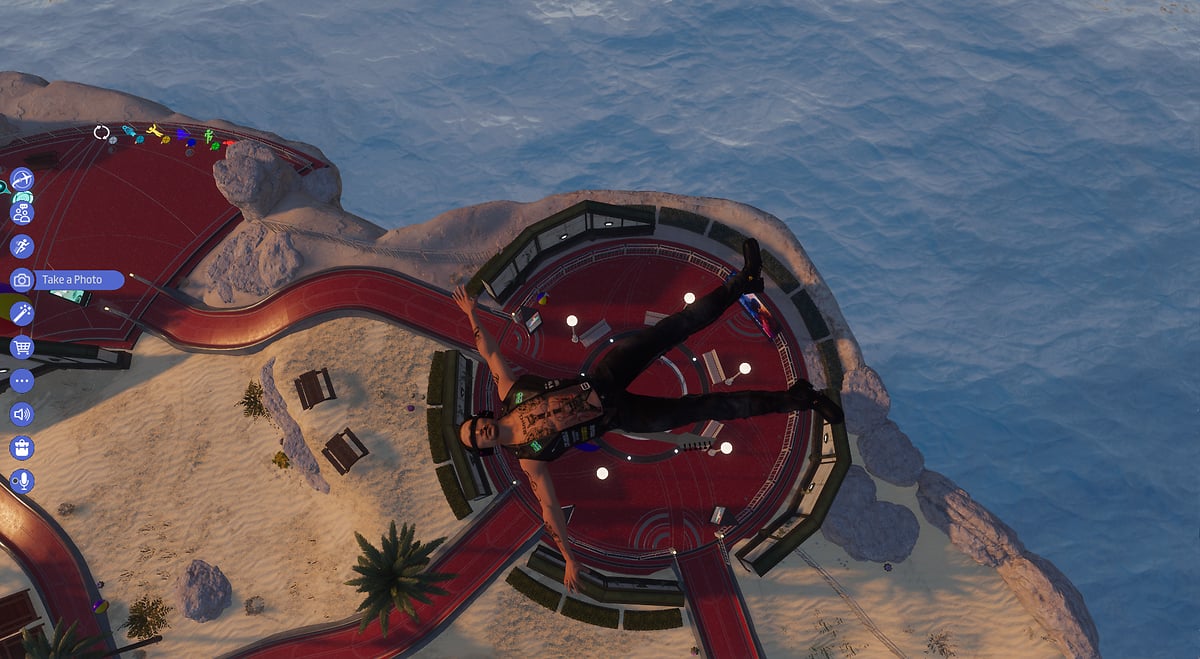Toggle the speaker sound button
Viewport: 1200px width, 659px height.
[22, 414]
